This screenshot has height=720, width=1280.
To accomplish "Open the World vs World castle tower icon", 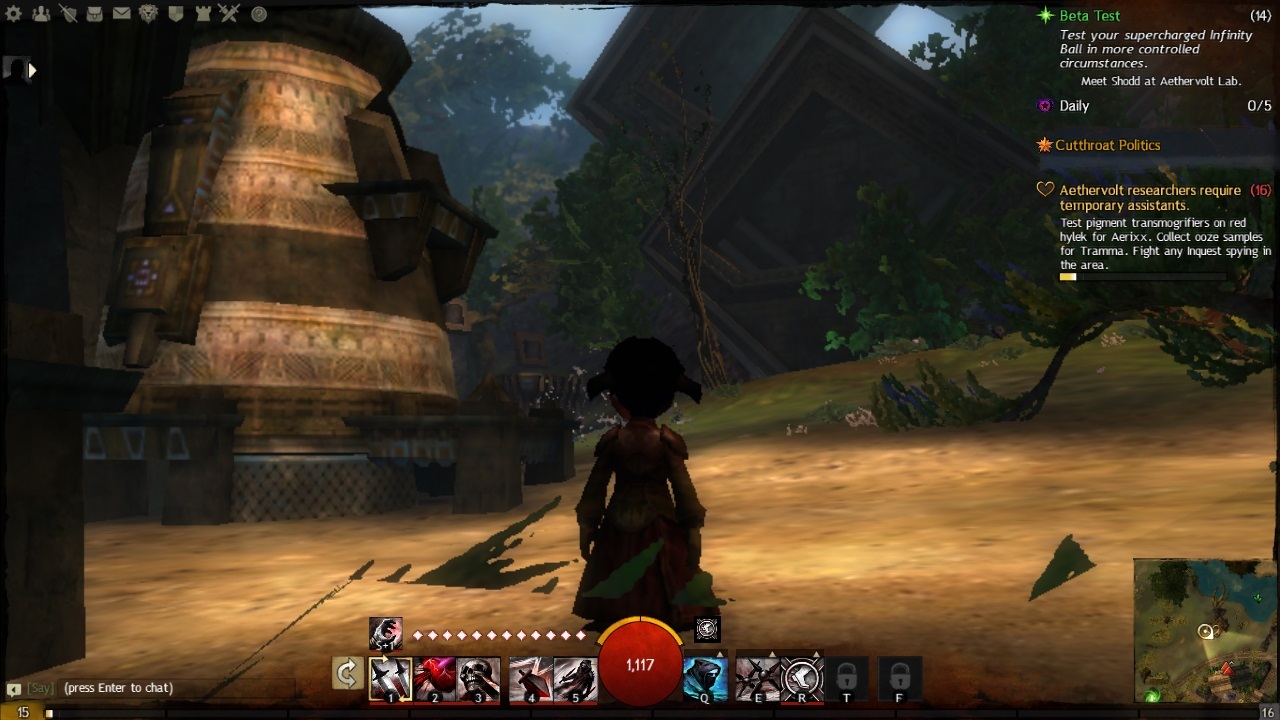I will tap(201, 14).
